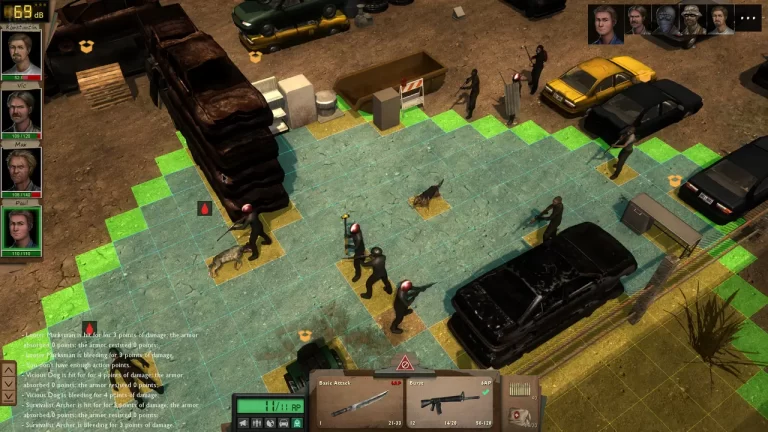768x432 pixels.
Task: Click the masked character's turn portrait
Action: tap(665, 20)
